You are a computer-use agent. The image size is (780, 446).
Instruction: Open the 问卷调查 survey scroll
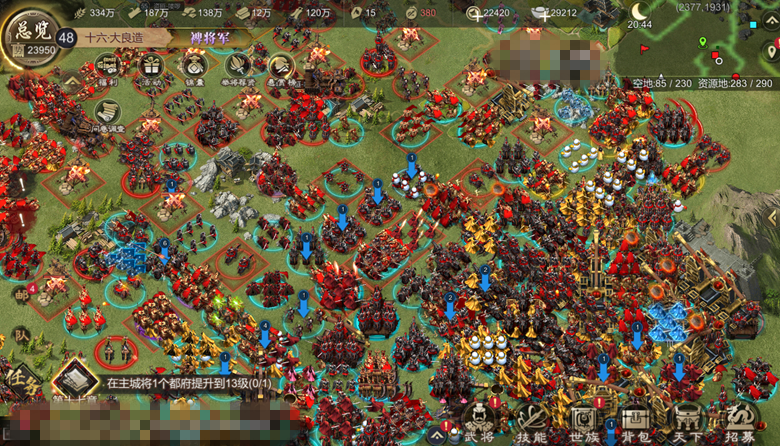[108, 112]
